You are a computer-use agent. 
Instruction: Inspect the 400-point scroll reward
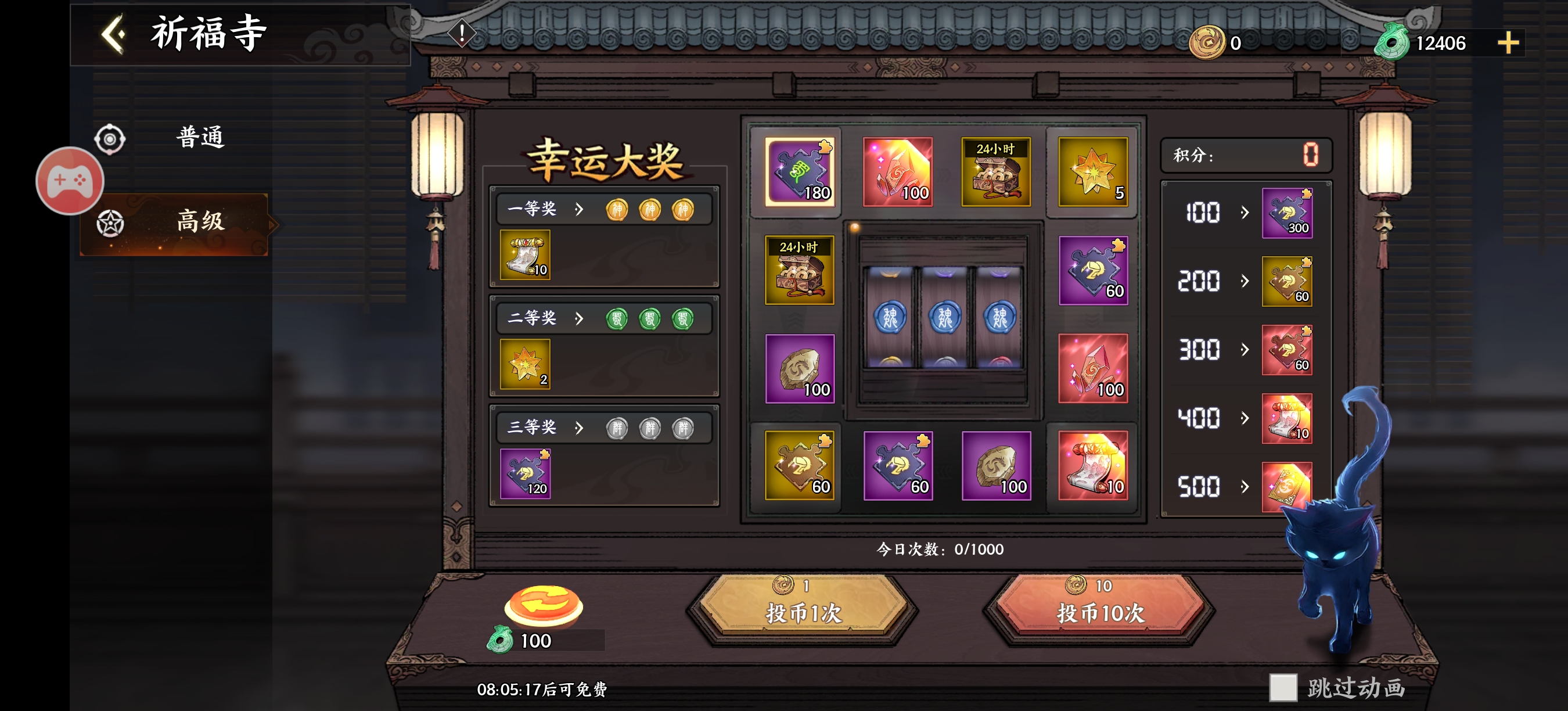(1287, 418)
